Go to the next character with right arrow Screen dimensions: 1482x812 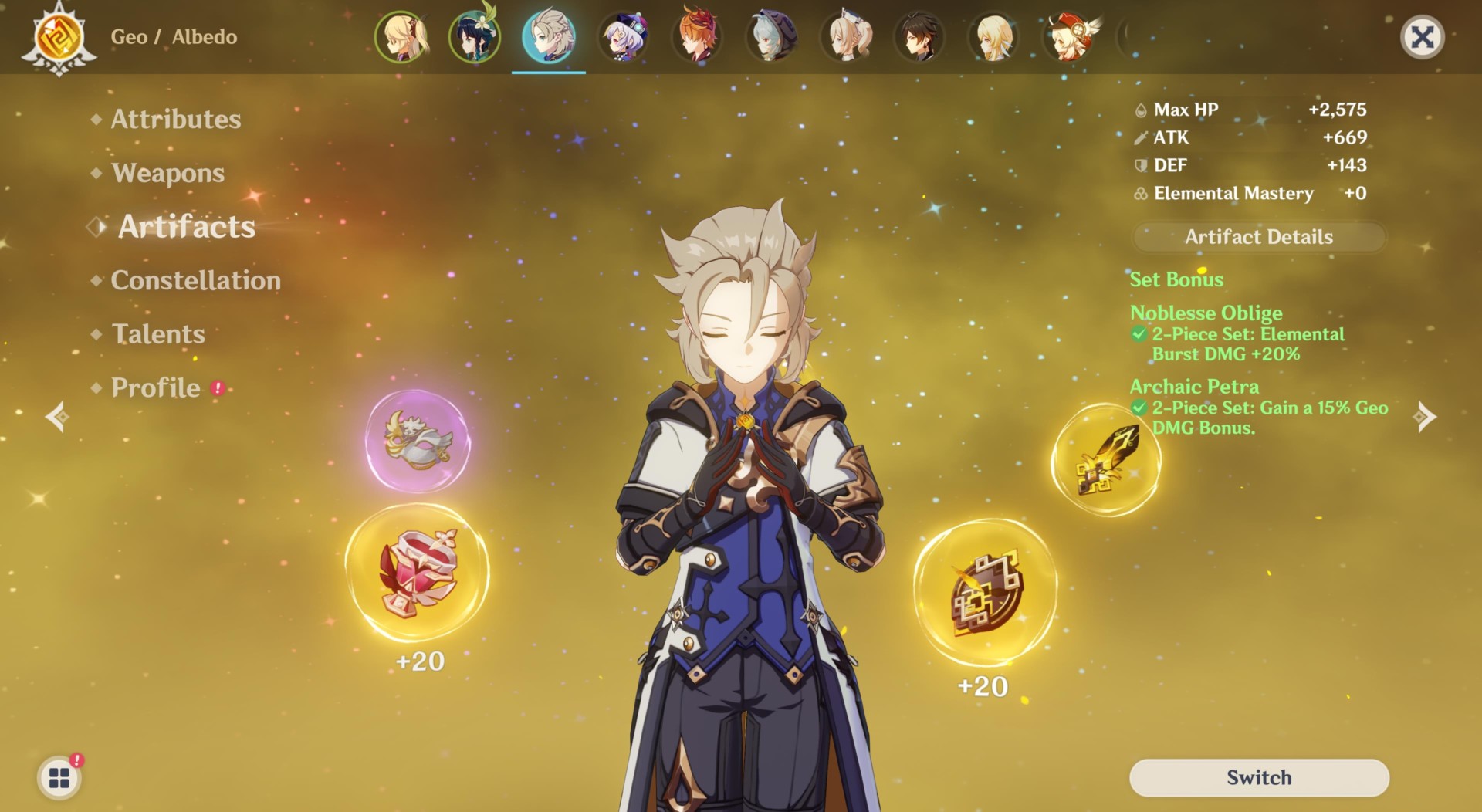[1424, 417]
